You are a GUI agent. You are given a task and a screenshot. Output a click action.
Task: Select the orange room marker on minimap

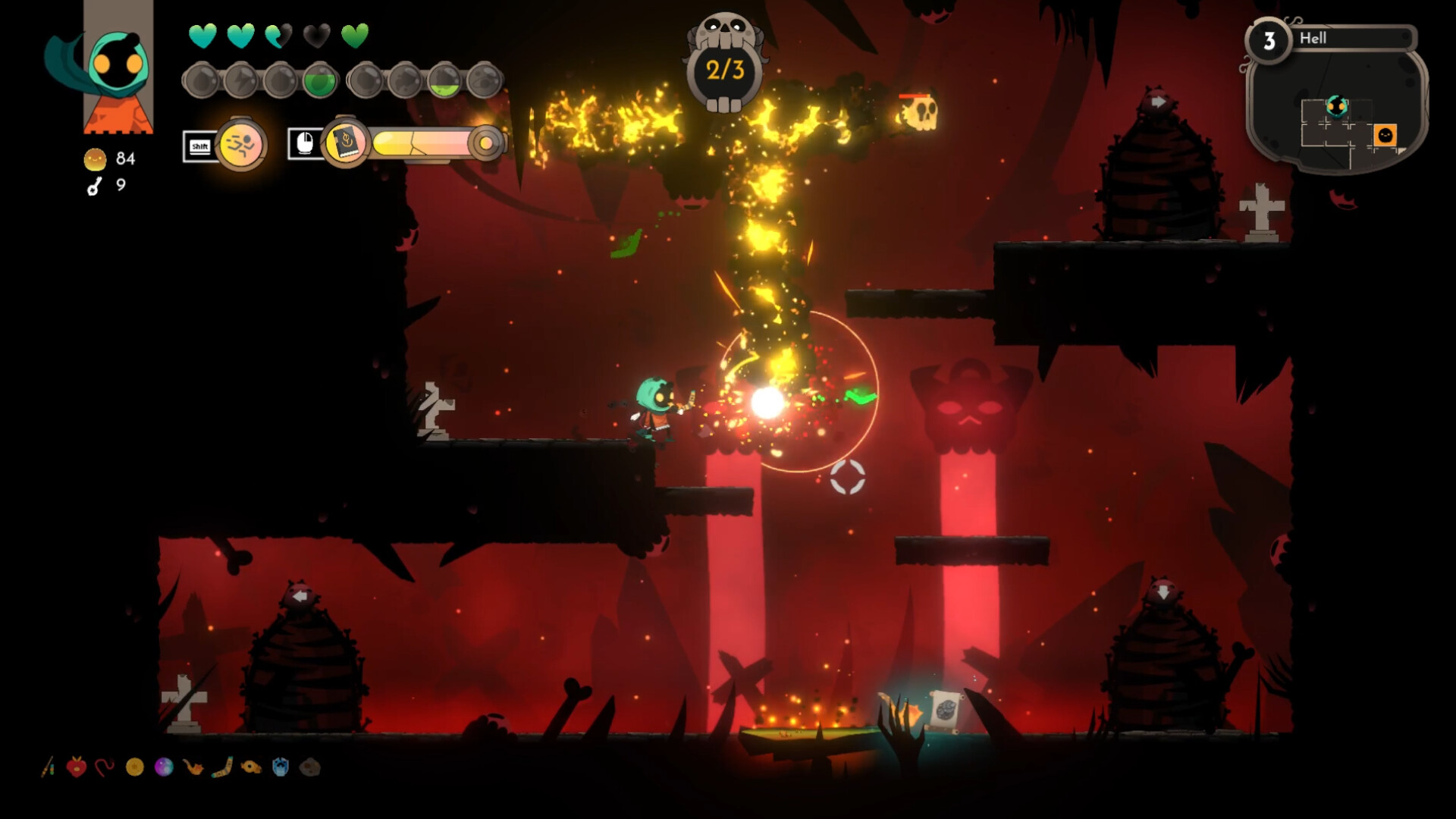1385,135
